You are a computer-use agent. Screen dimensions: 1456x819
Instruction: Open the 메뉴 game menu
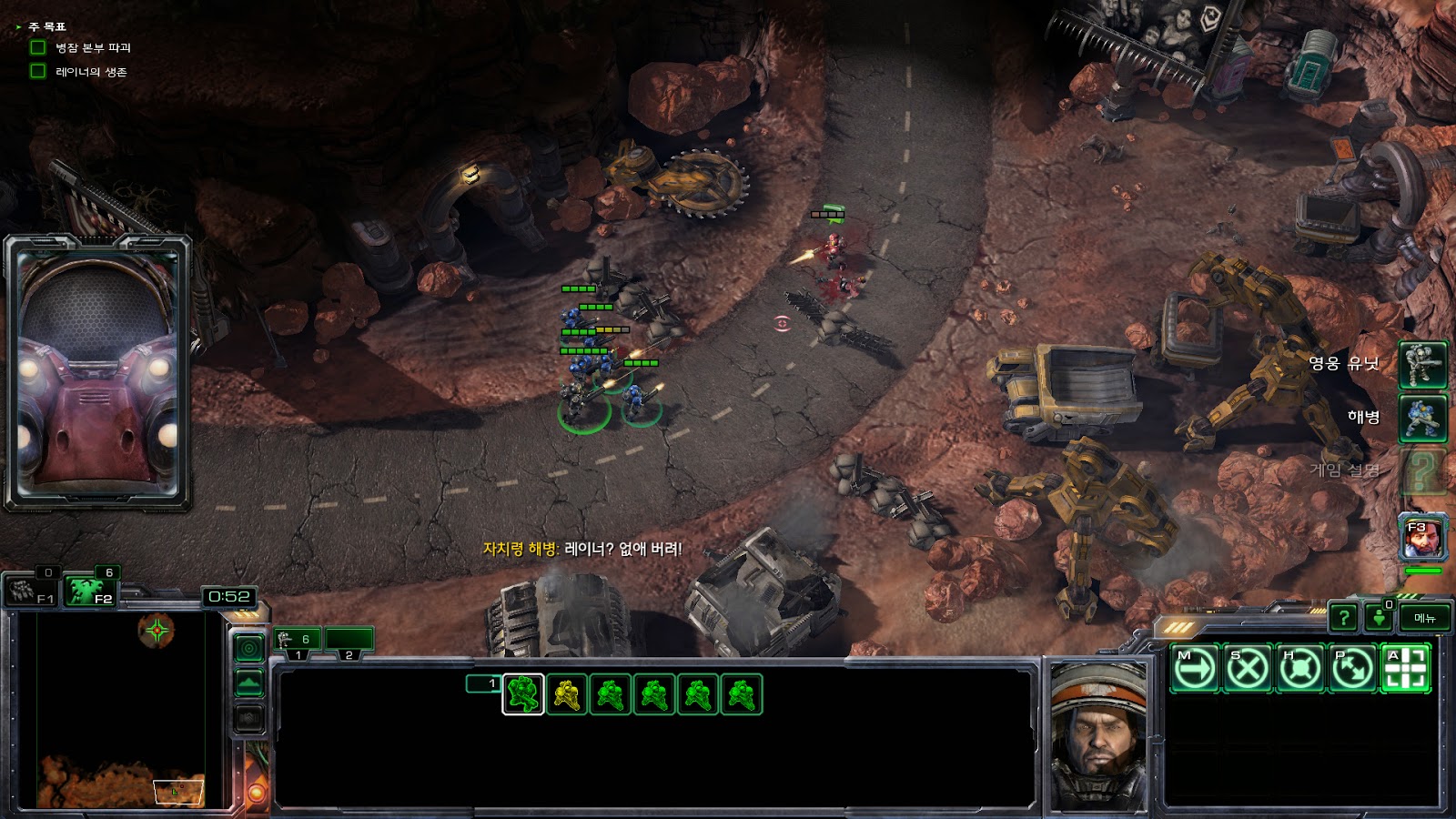pos(1424,618)
